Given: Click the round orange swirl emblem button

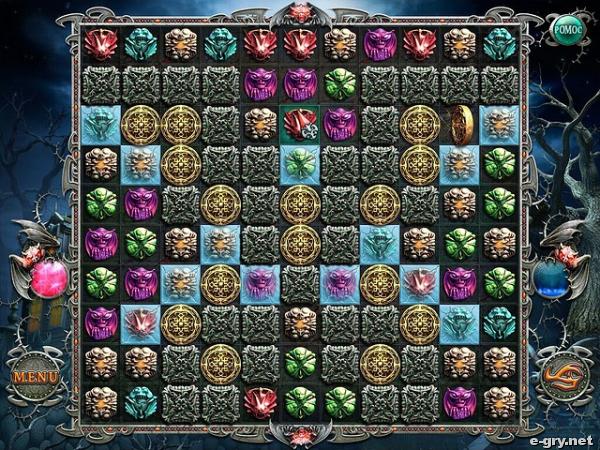Looking at the screenshot, I should click(563, 378).
